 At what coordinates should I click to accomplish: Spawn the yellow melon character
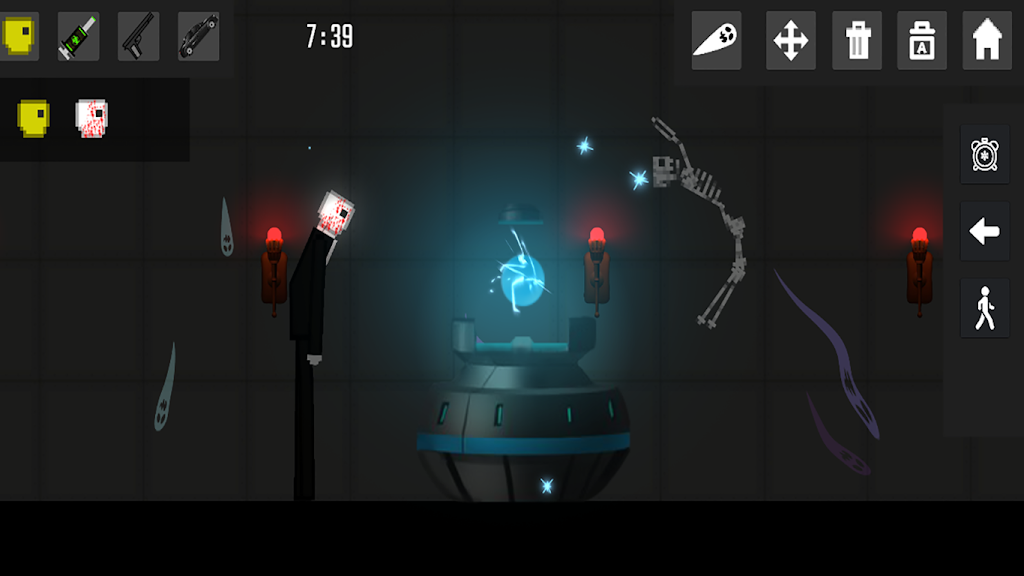click(x=33, y=118)
